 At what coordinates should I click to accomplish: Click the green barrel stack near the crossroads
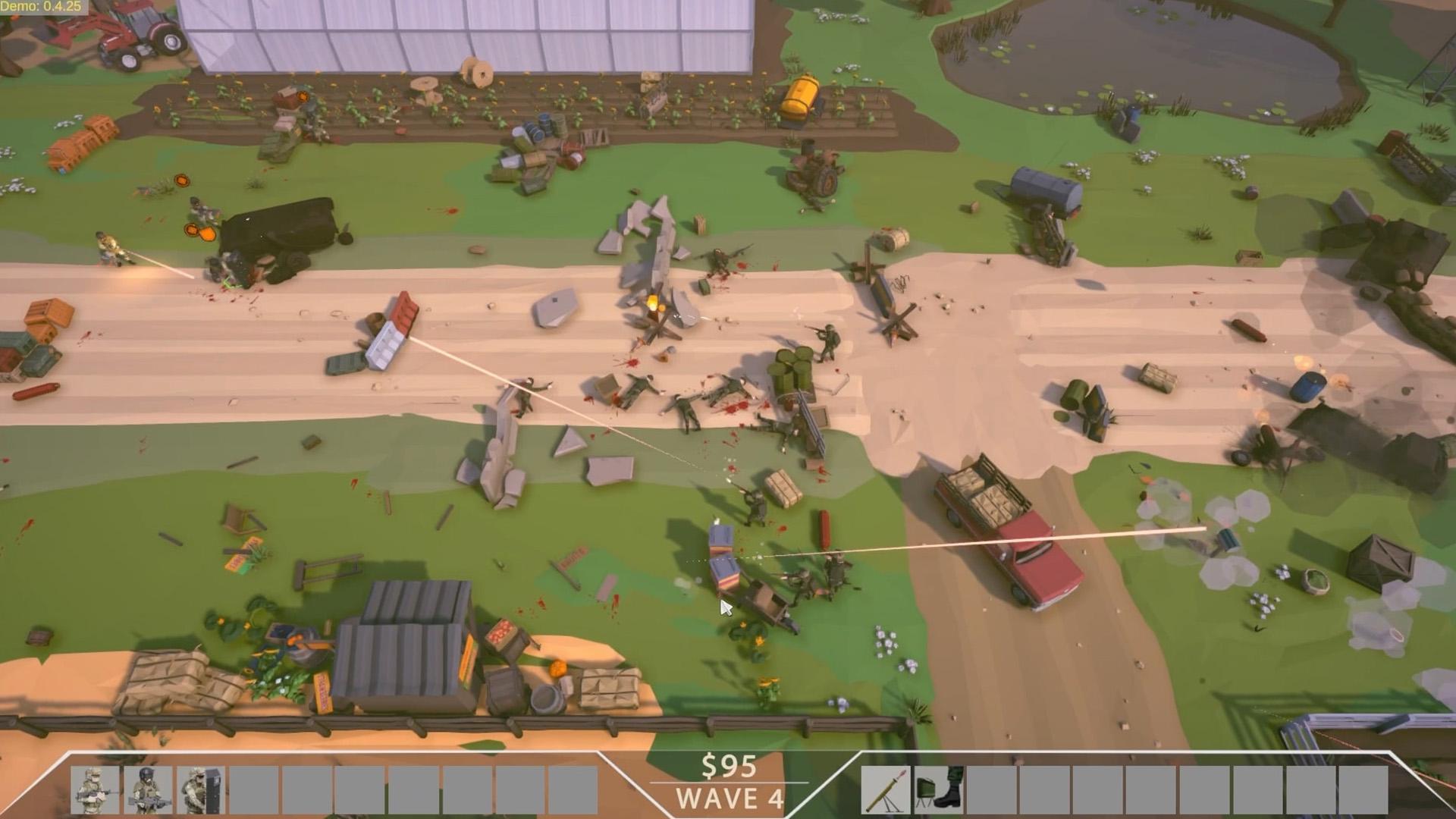(x=792, y=372)
